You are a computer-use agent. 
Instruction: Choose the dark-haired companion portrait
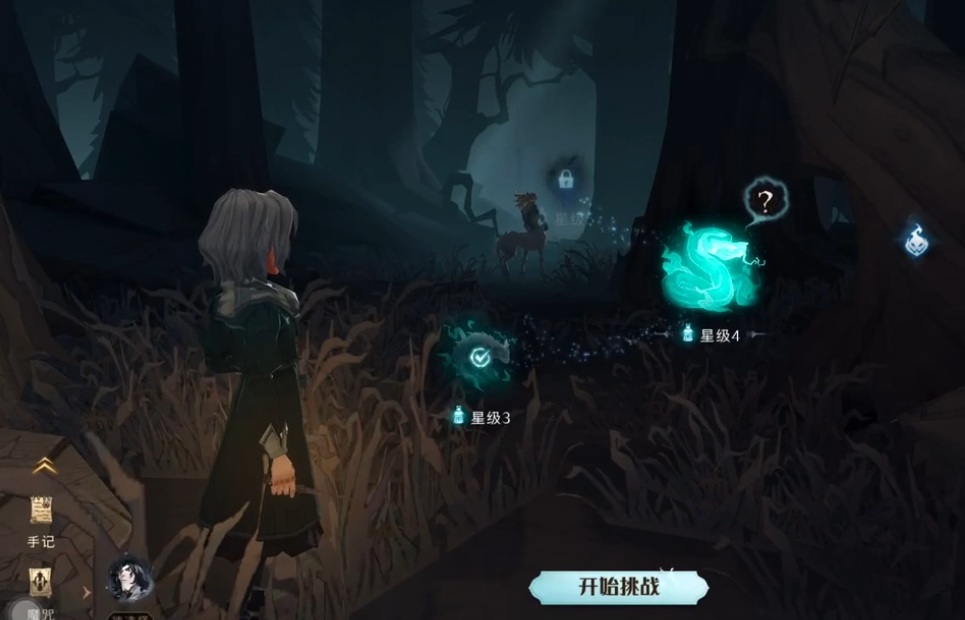[x=129, y=579]
